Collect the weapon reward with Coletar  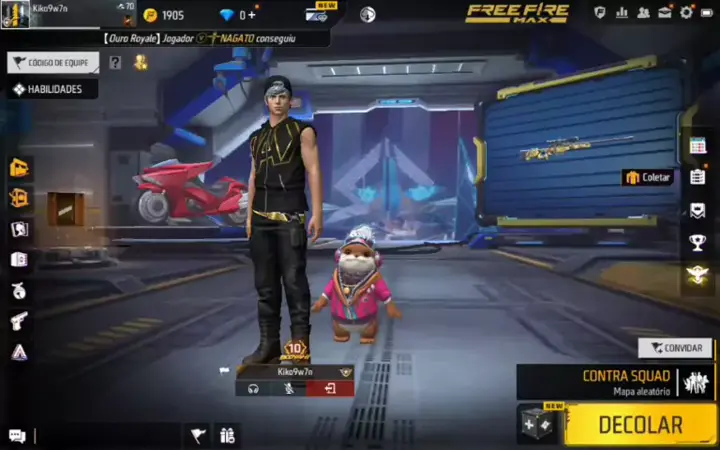(x=648, y=177)
